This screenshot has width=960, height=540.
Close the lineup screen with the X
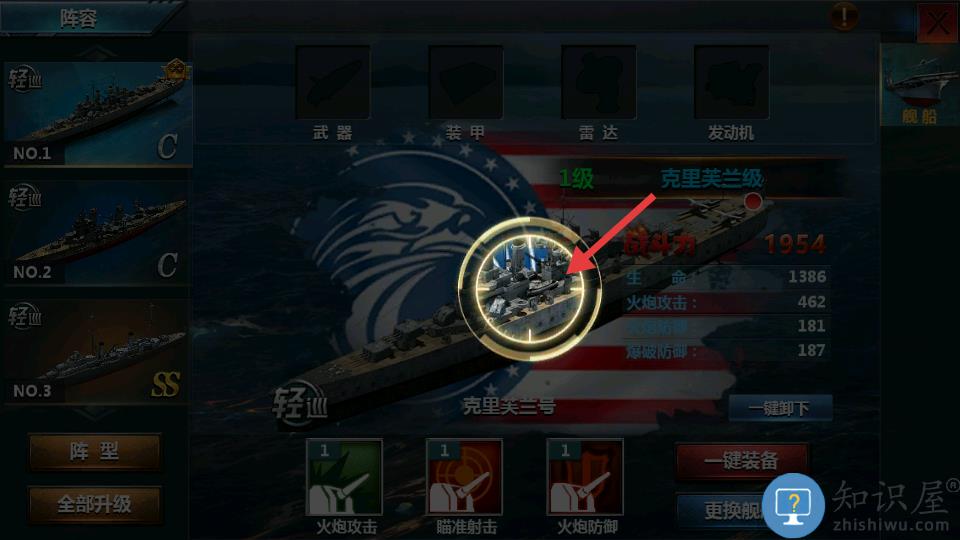(x=937, y=23)
